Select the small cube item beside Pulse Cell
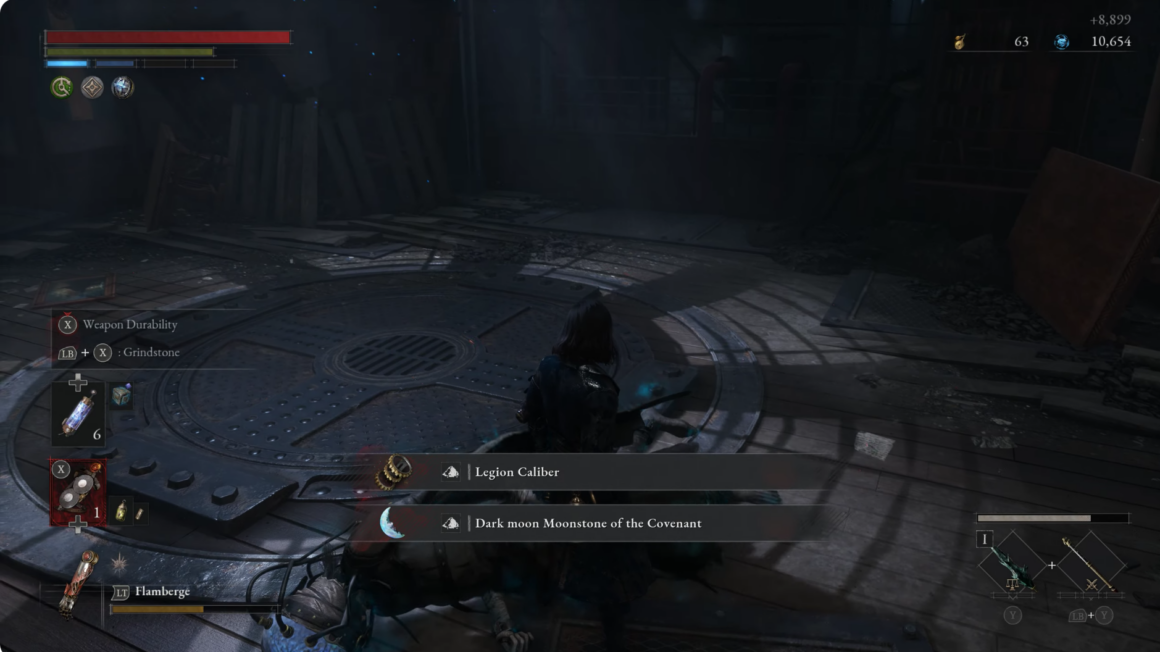The width and height of the screenshot is (1160, 652). (121, 395)
